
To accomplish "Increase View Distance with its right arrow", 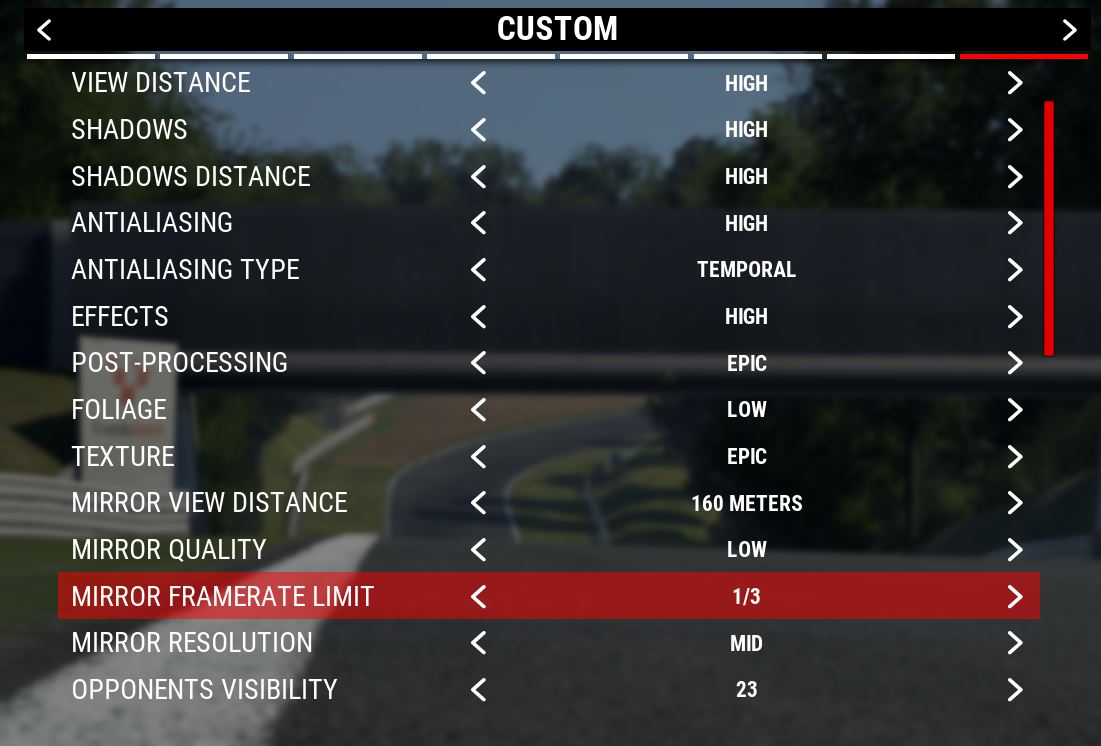I will tap(1015, 83).
